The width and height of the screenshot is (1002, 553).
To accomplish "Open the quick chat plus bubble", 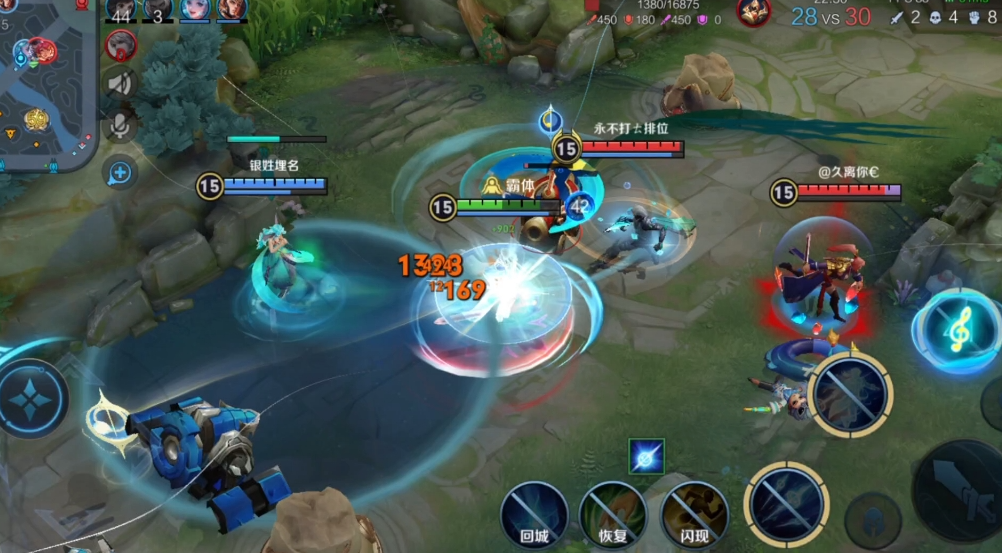I will [x=120, y=173].
